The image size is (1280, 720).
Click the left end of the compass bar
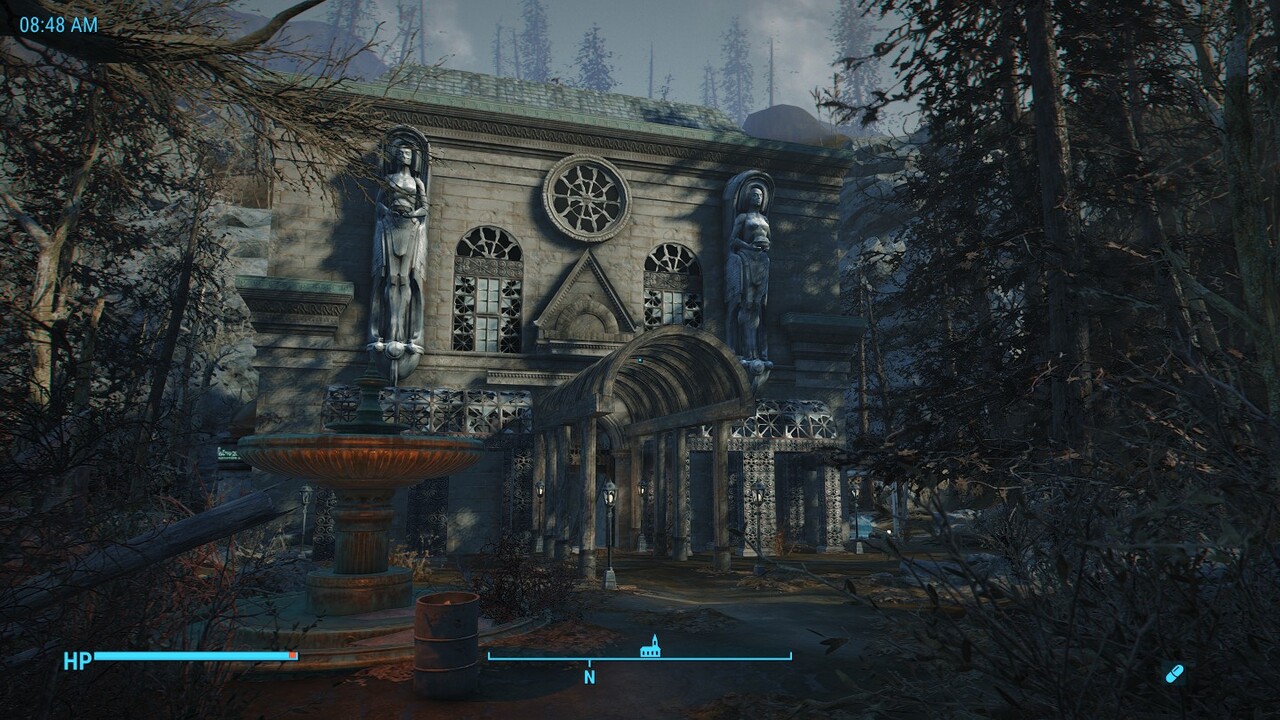pos(488,660)
